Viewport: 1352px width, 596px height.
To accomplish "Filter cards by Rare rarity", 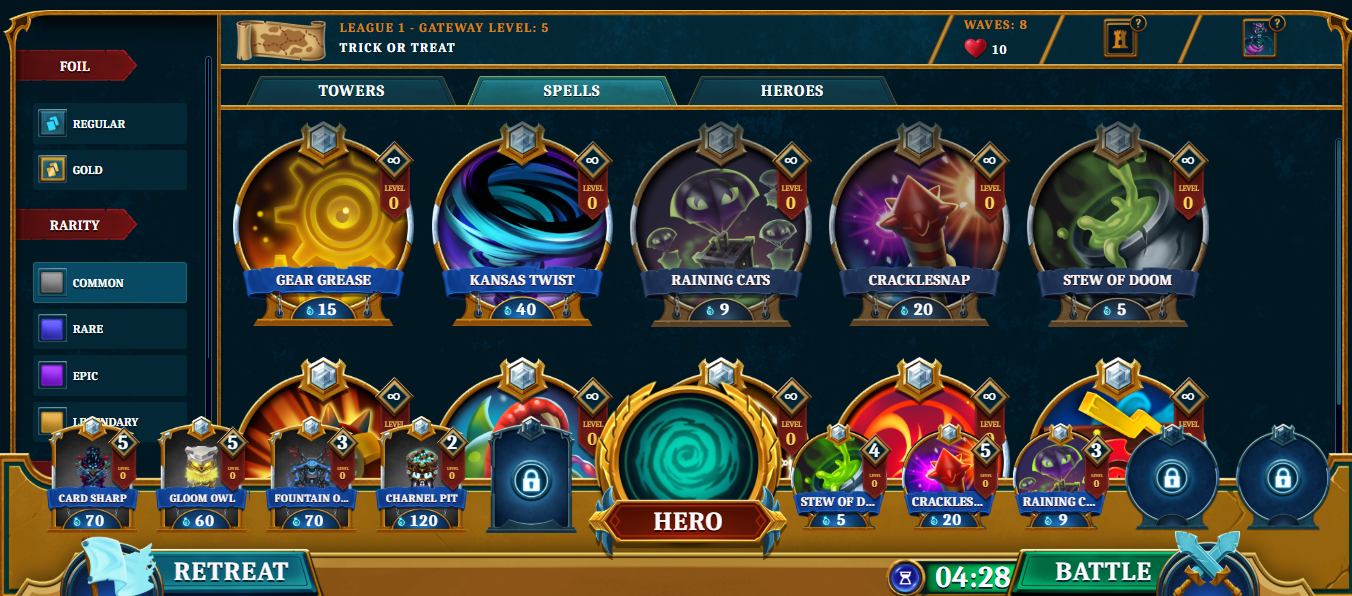I will [110, 329].
